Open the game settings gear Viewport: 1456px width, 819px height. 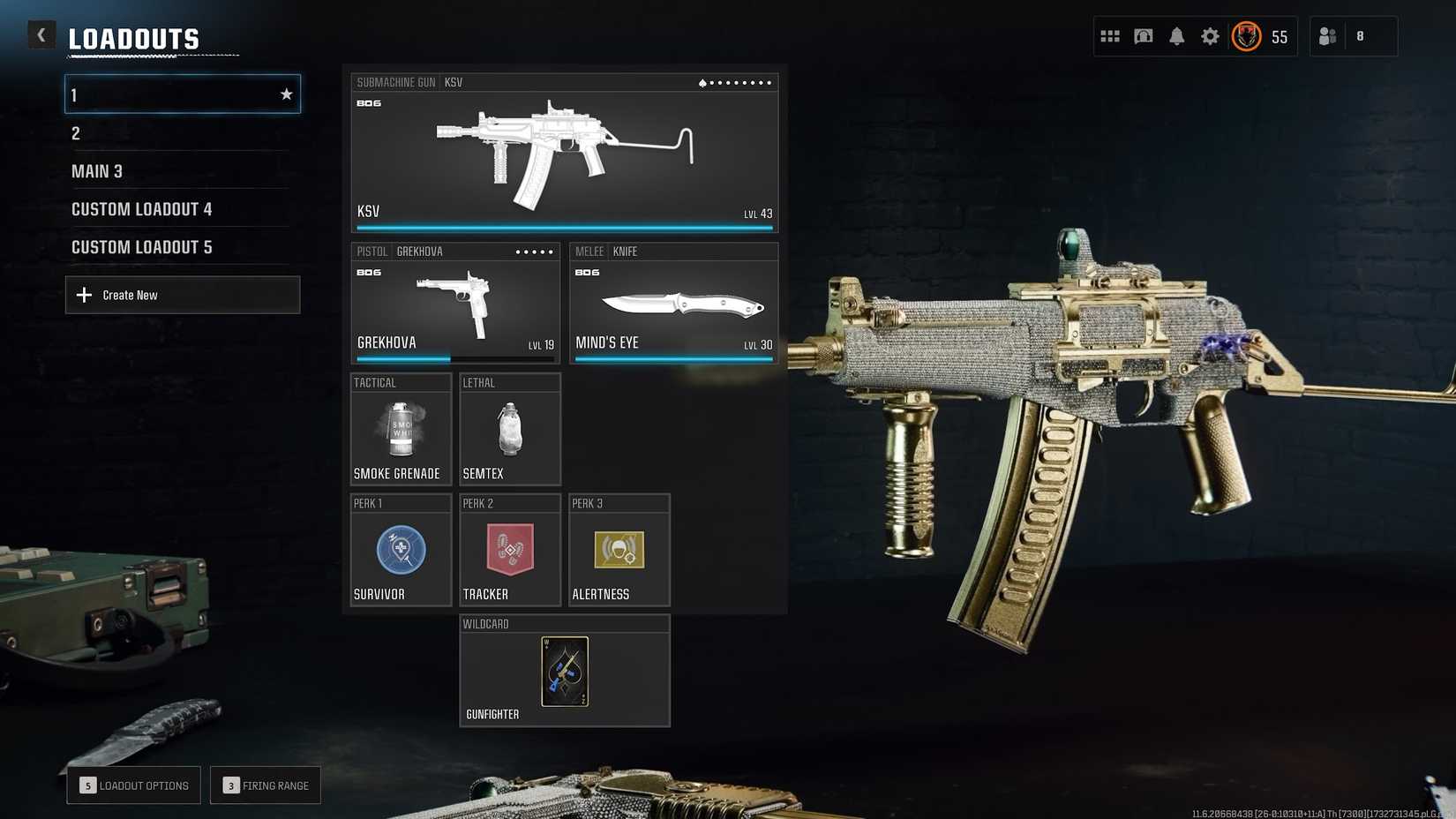pos(1210,36)
